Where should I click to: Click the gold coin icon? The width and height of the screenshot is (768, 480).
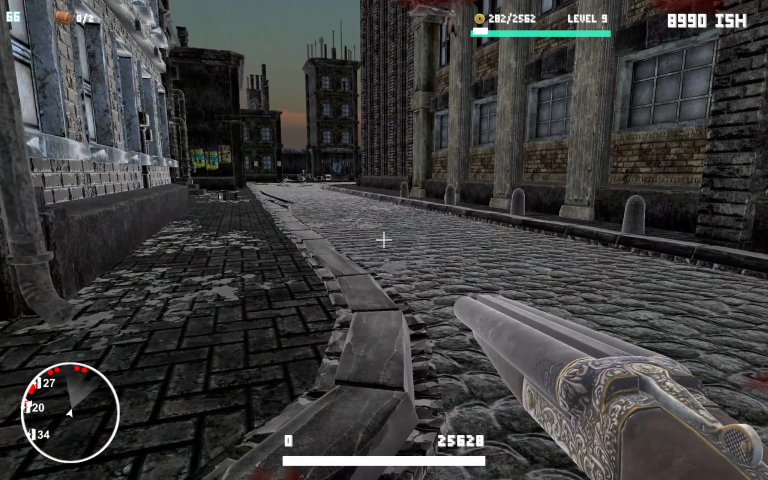[479, 19]
